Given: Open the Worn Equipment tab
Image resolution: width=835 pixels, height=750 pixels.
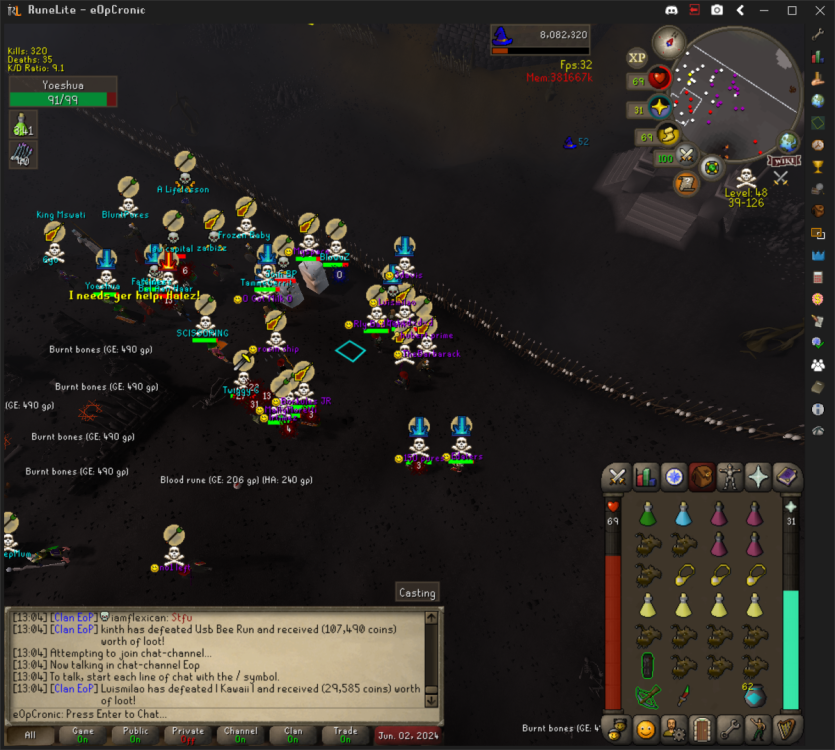Looking at the screenshot, I should 731,477.
